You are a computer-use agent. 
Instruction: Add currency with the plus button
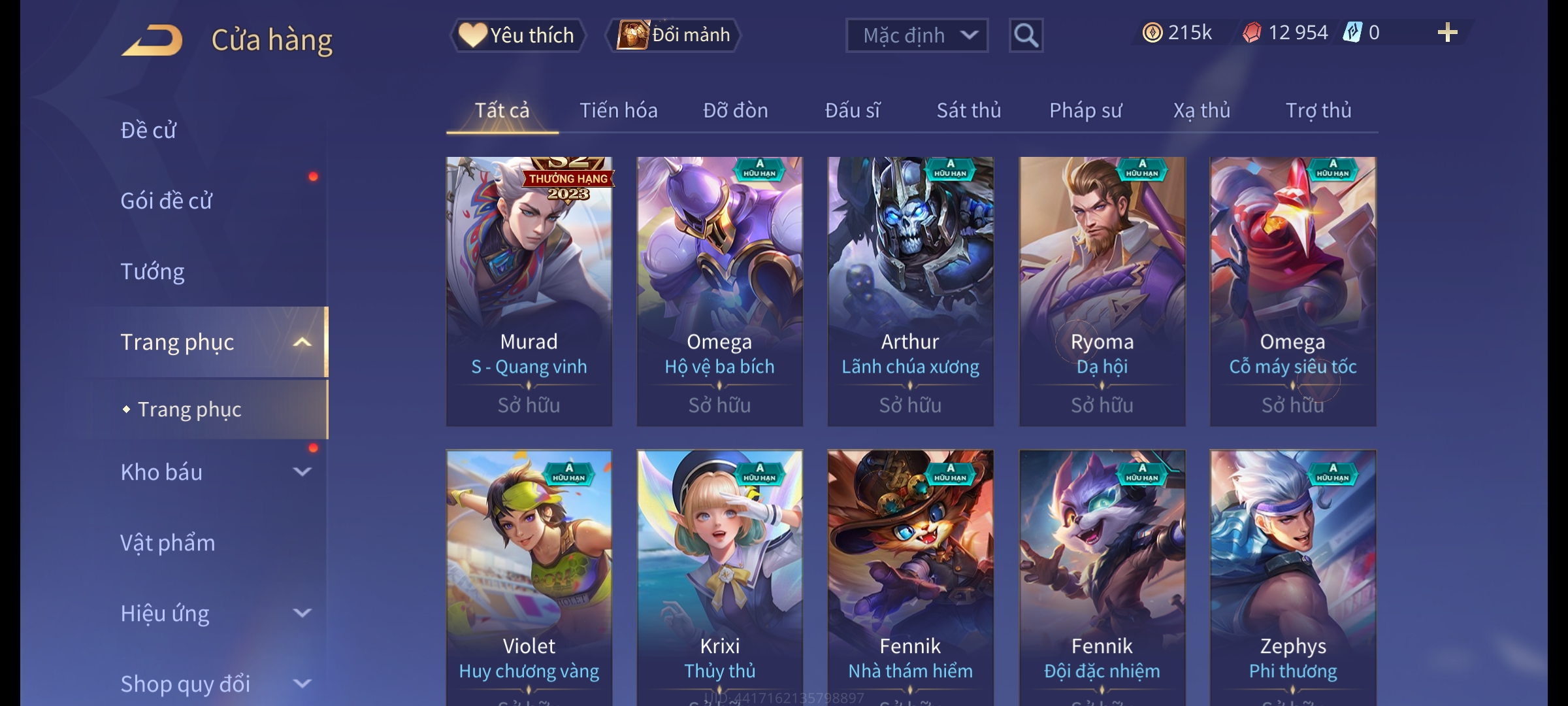click(x=1447, y=33)
